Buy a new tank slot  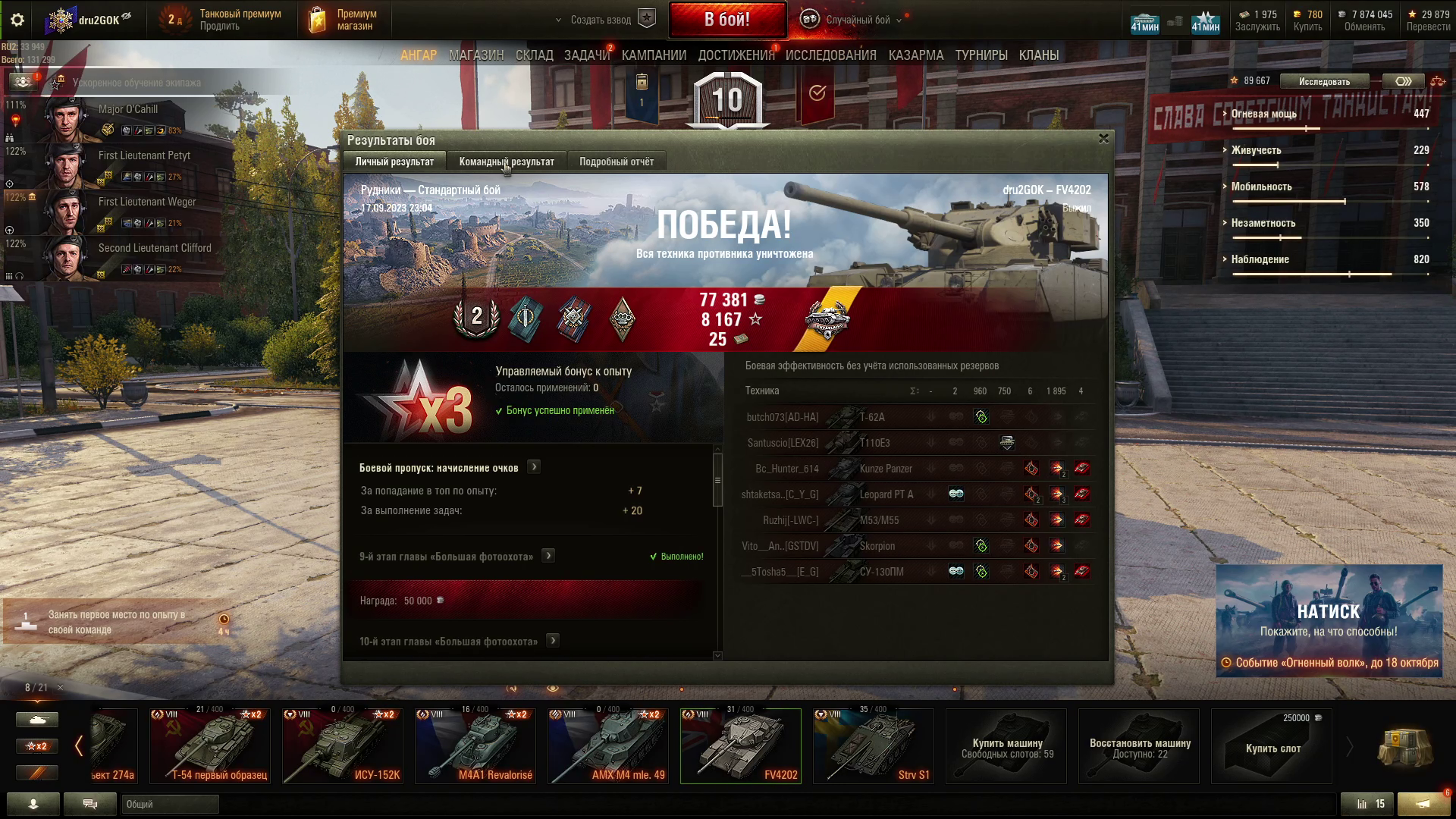(1272, 746)
